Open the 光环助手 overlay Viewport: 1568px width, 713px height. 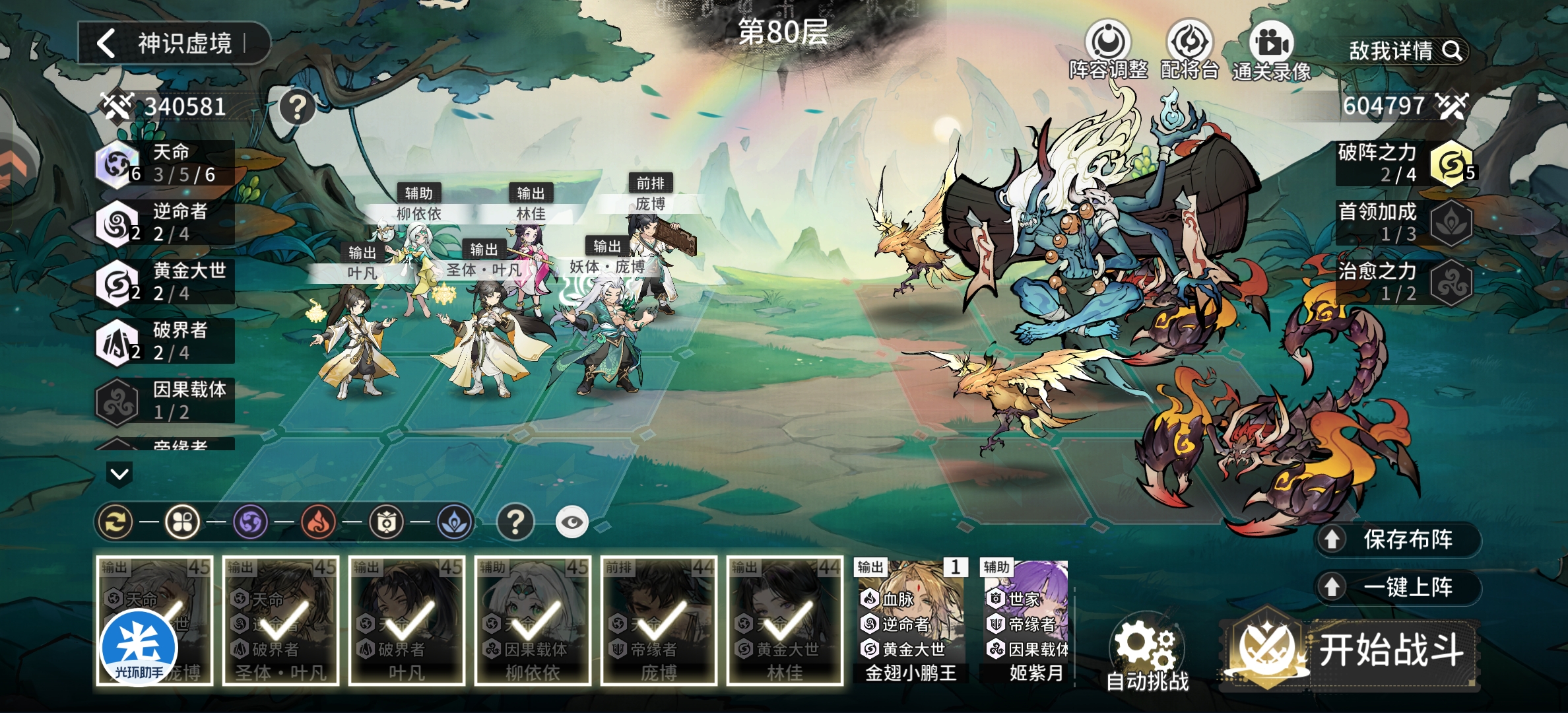[x=139, y=648]
